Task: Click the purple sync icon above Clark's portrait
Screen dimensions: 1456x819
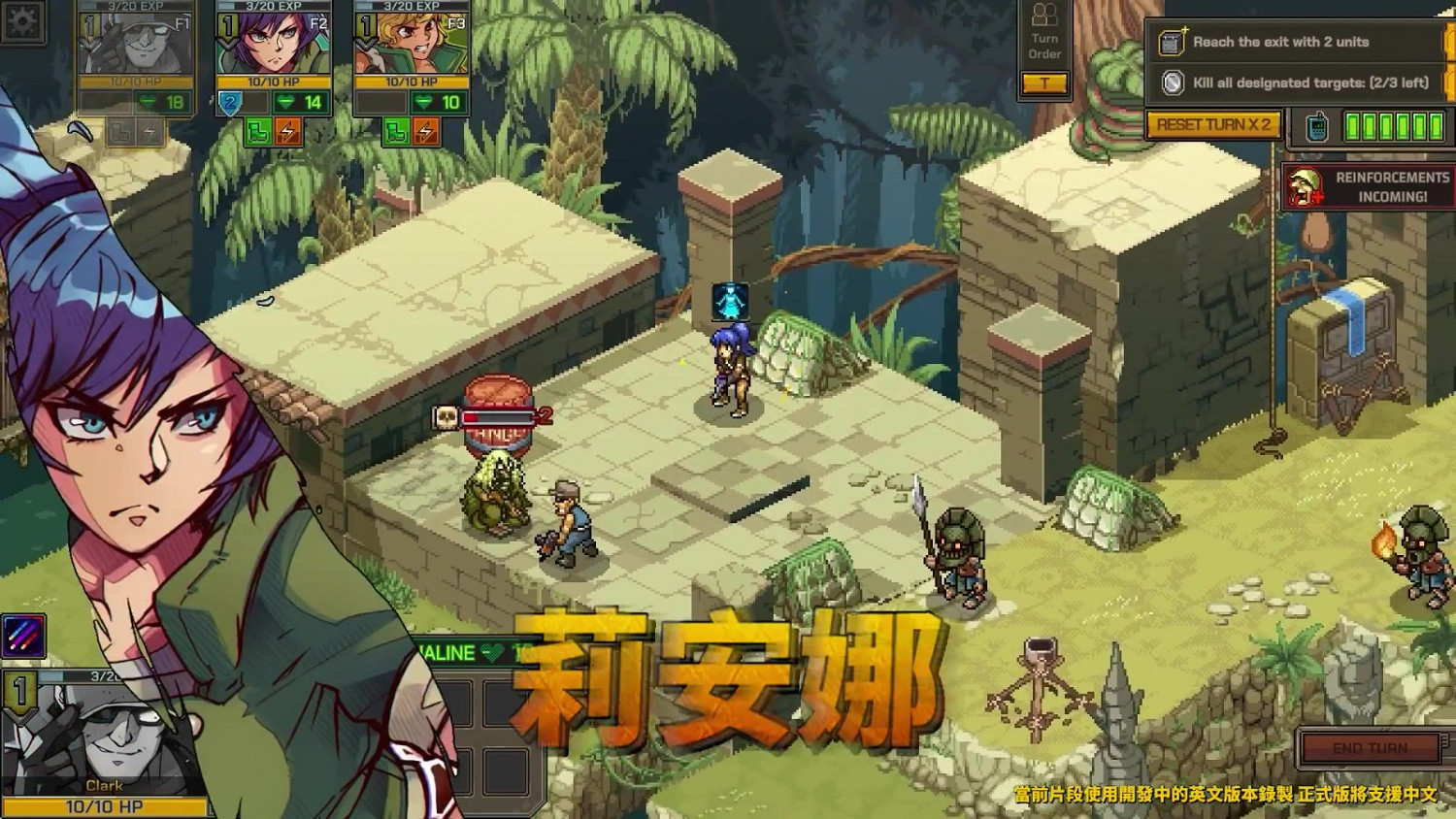Action: click(24, 637)
